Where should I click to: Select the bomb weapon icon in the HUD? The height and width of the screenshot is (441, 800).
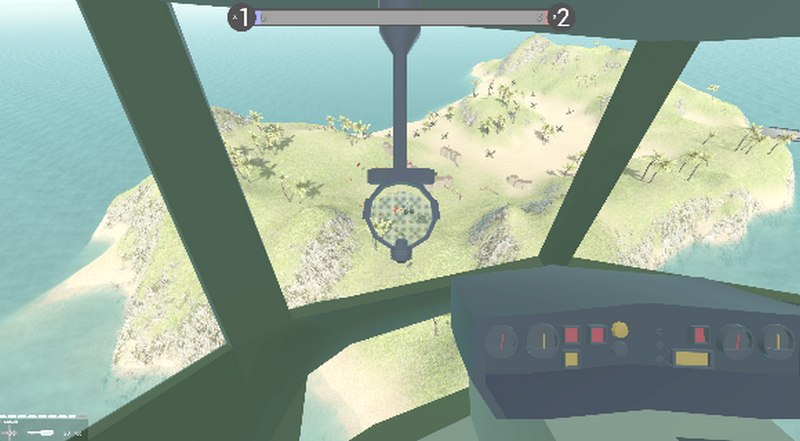[x=42, y=432]
